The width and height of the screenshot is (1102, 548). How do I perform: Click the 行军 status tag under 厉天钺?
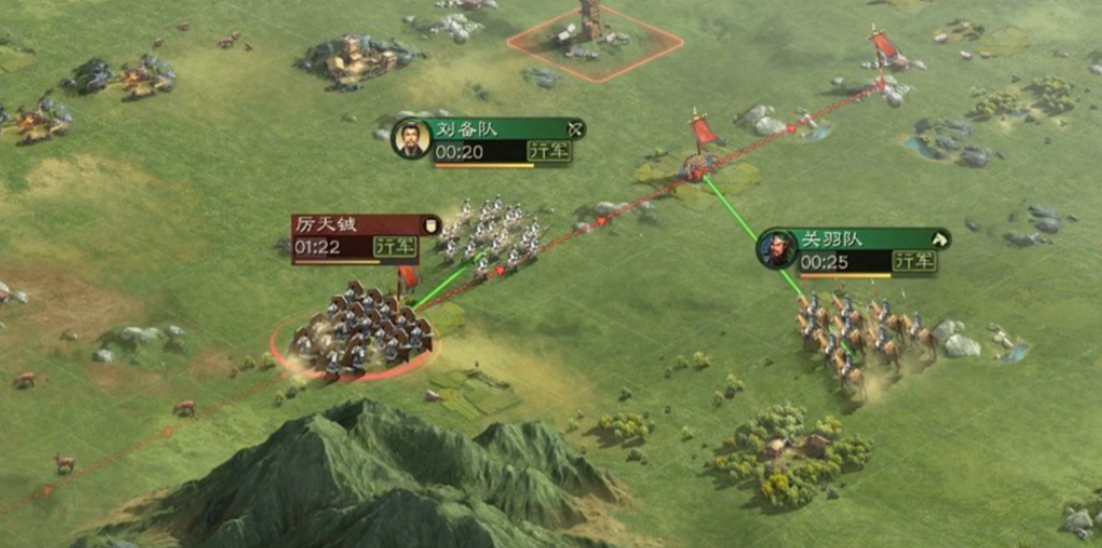tap(395, 246)
